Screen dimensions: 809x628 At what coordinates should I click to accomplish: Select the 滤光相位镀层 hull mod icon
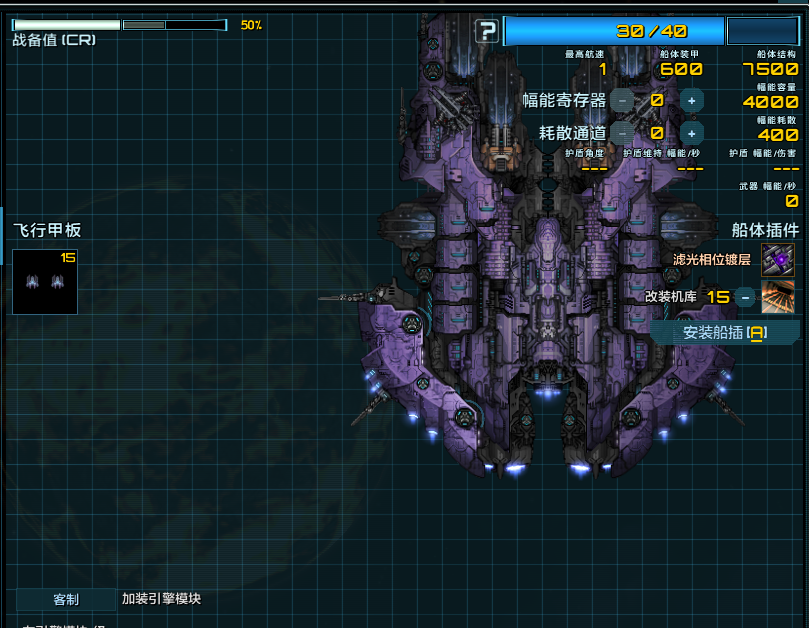777,260
